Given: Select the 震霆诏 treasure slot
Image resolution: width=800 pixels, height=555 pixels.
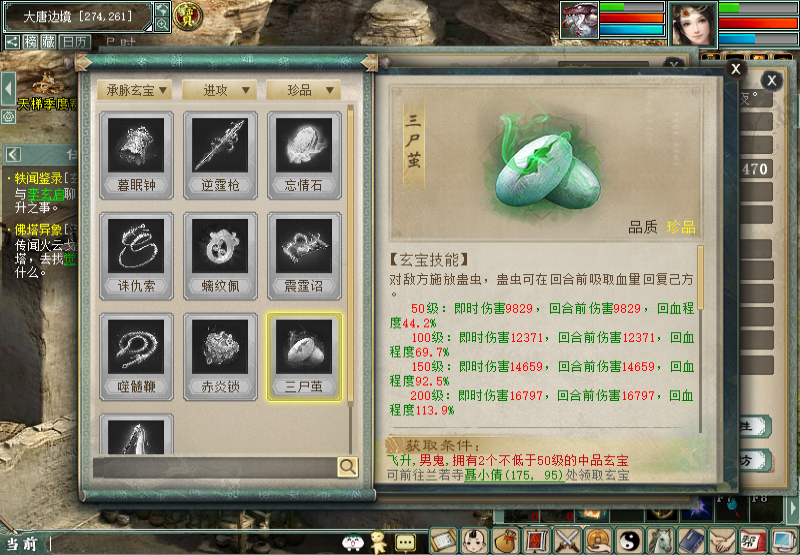Looking at the screenshot, I should pos(304,255).
